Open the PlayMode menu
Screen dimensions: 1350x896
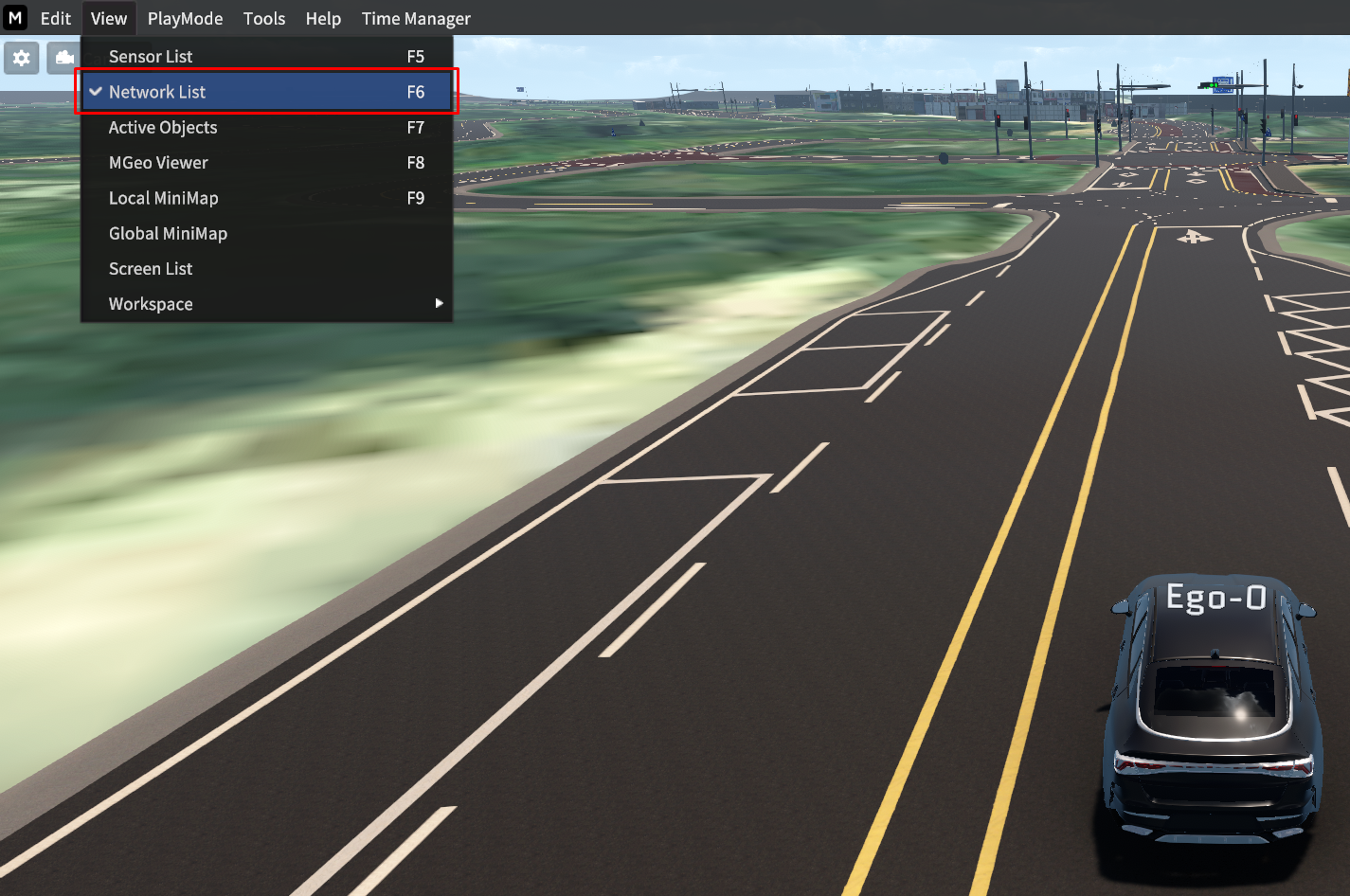(x=185, y=18)
